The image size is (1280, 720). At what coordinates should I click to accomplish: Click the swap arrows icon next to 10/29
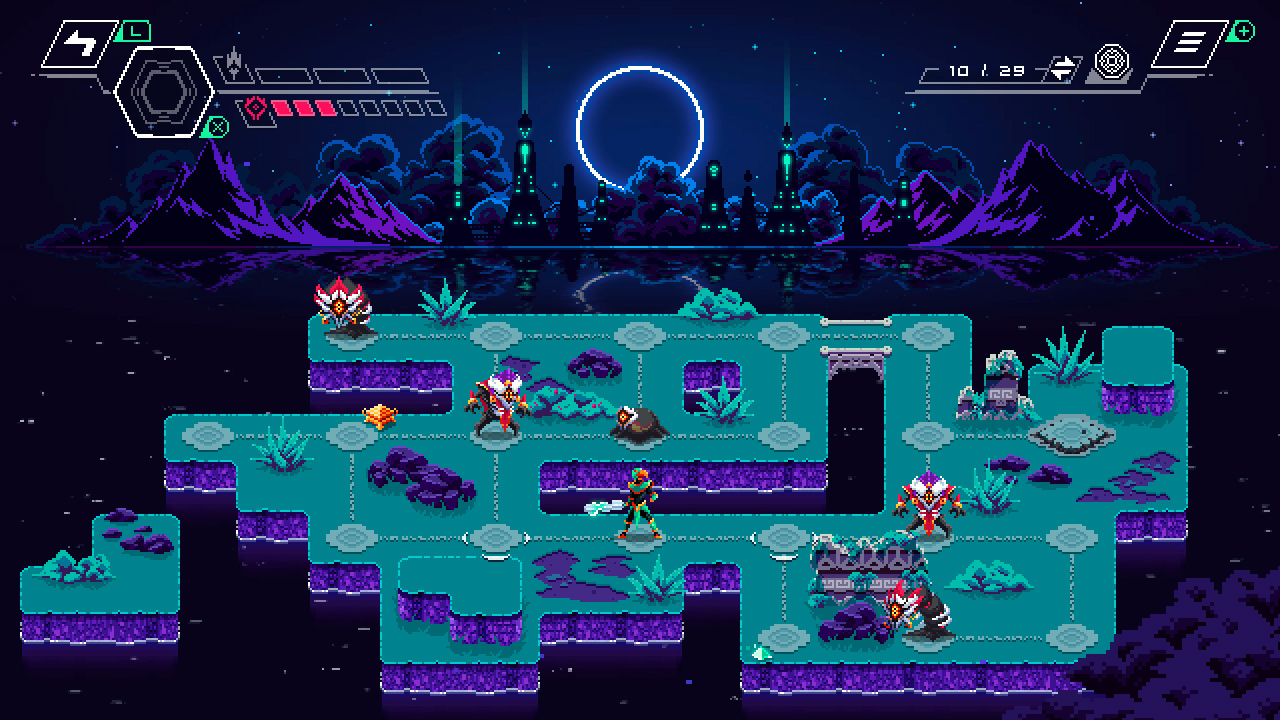[1062, 67]
